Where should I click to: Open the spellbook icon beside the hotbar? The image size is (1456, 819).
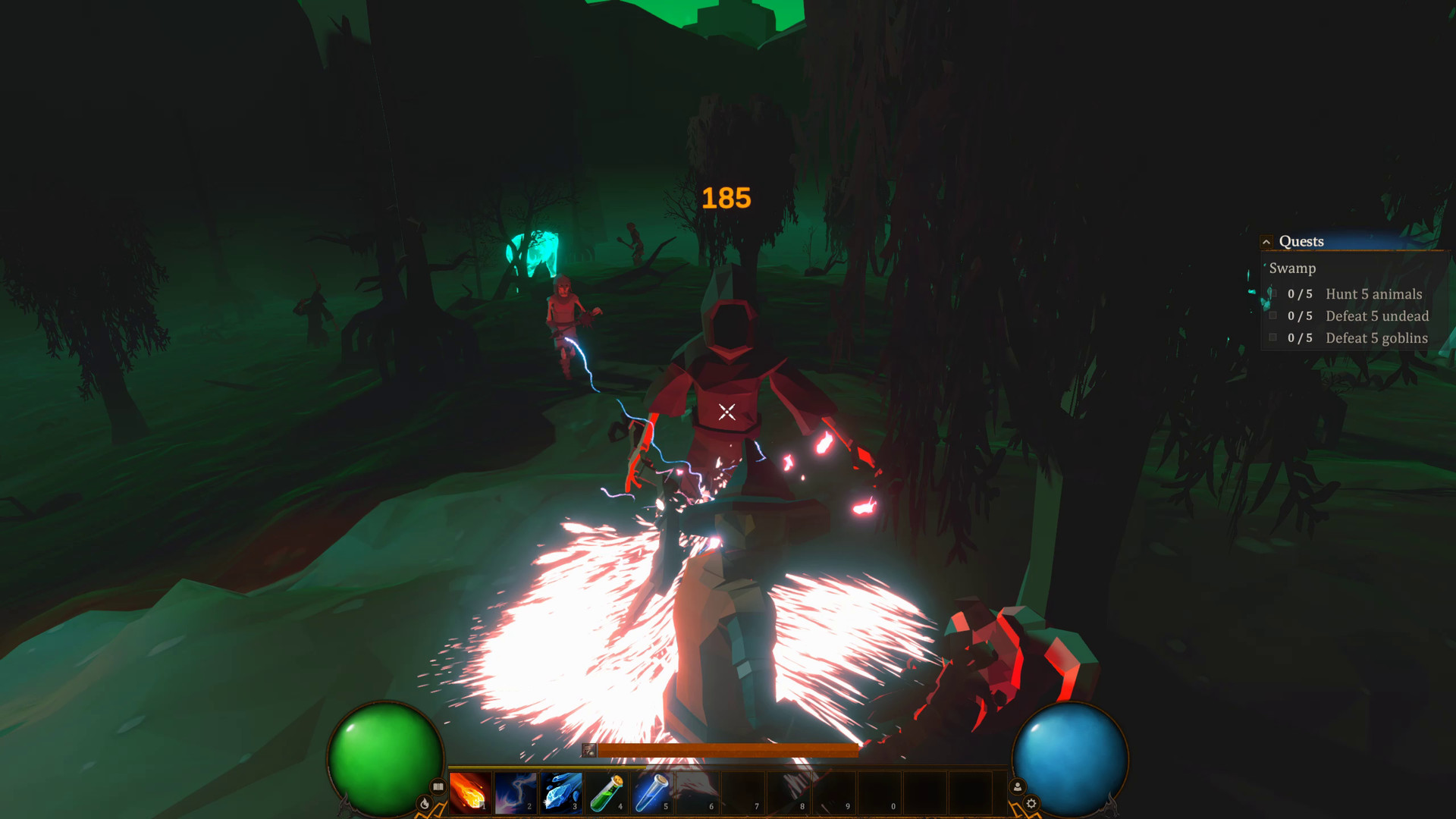click(x=438, y=786)
